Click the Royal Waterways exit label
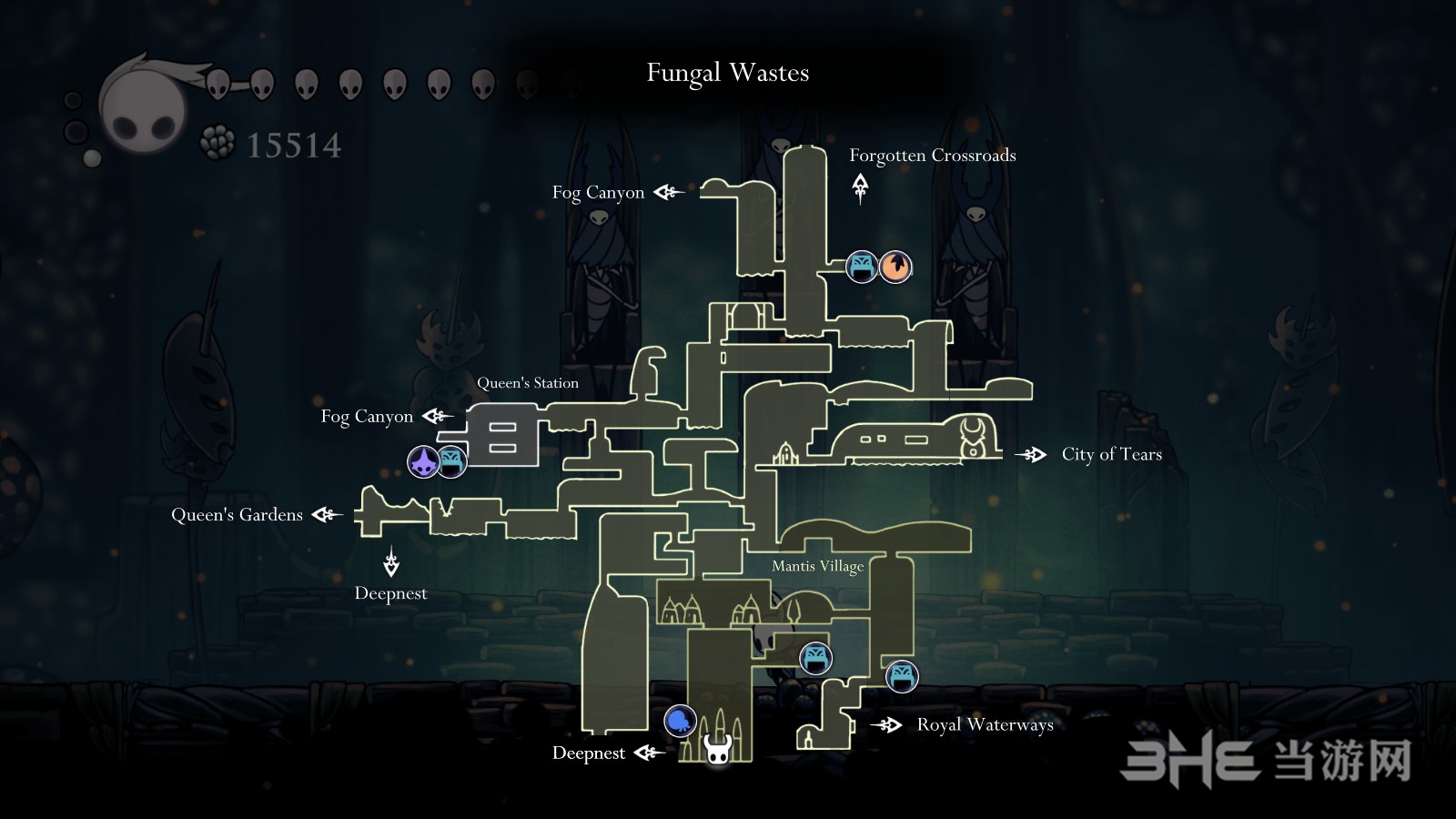This screenshot has width=1456, height=819. pyautogui.click(x=985, y=724)
